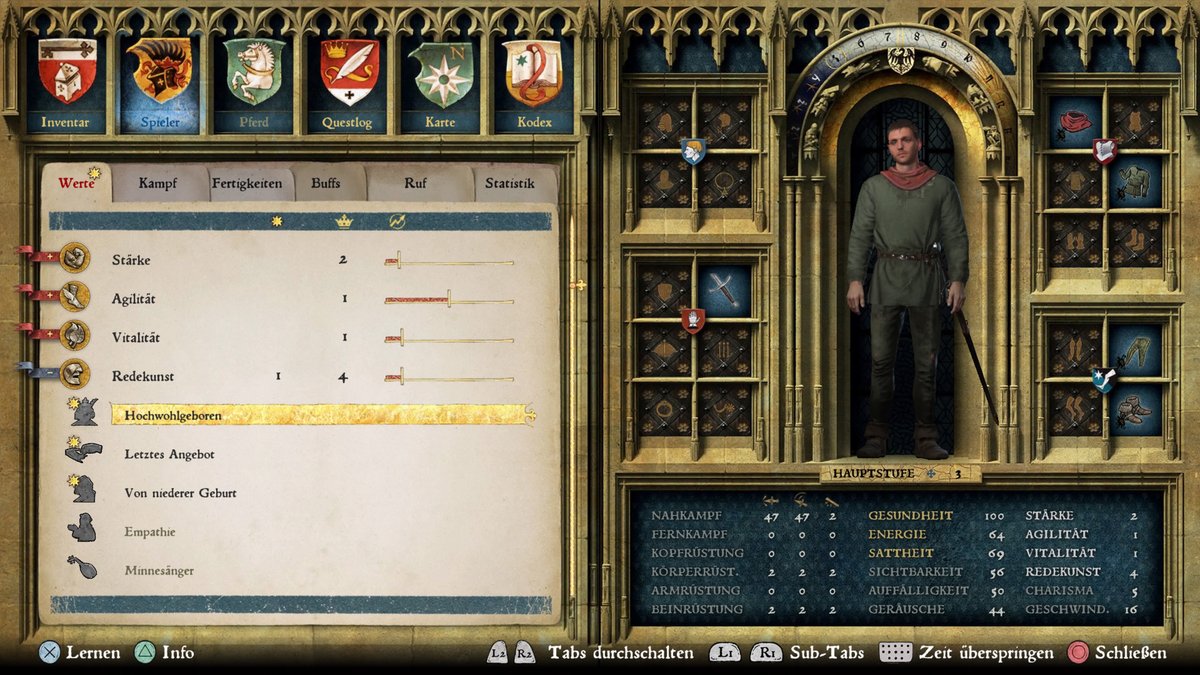Click the equipped sword slot
This screenshot has width=1200, height=675.
click(x=723, y=290)
